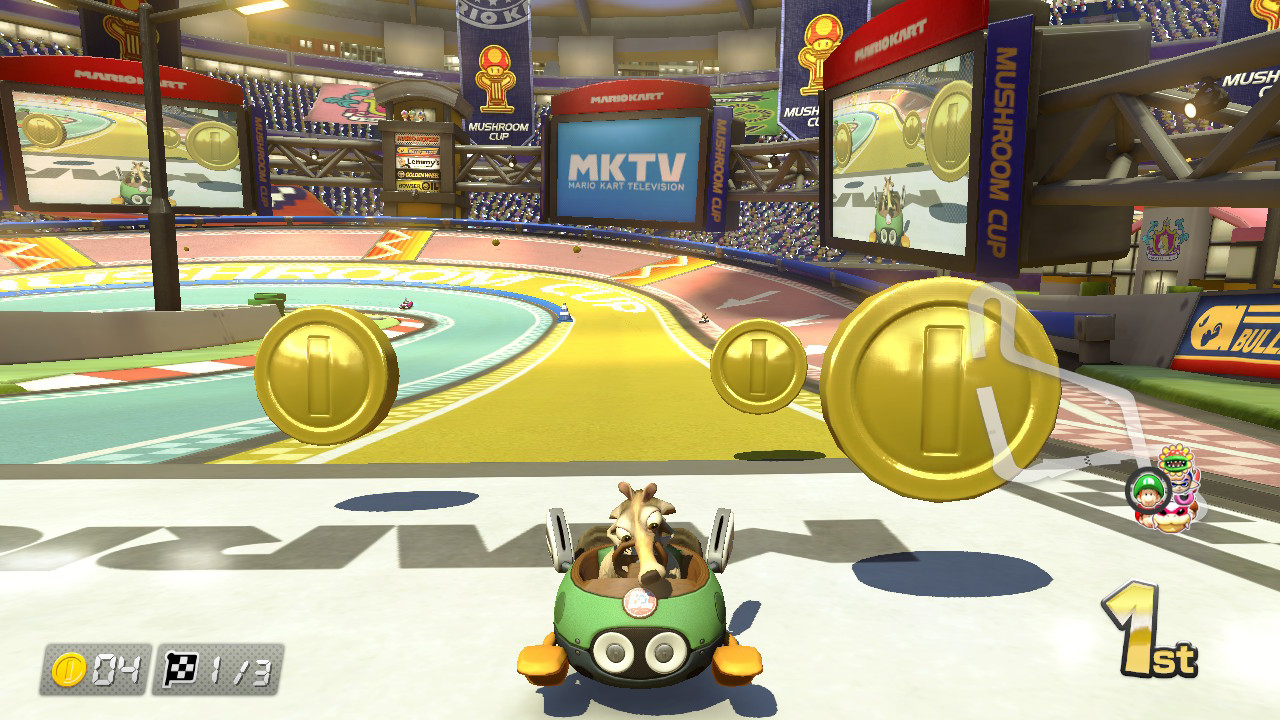Select Baby Luigi's circled head icon on the minimap
This screenshot has width=1280, height=720.
(x=1147, y=490)
